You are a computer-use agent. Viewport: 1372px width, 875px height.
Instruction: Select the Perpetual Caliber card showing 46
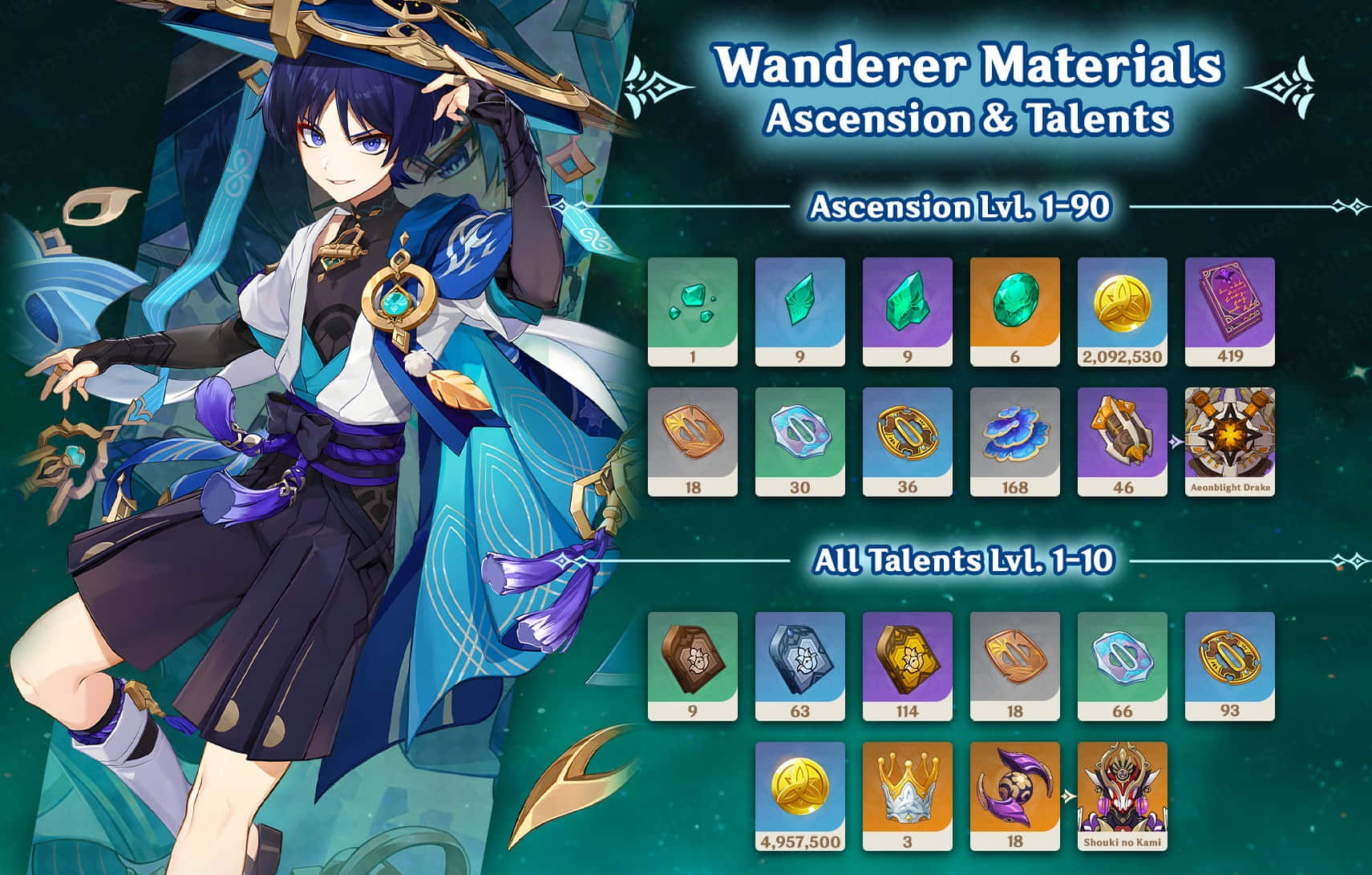[x=1122, y=441]
